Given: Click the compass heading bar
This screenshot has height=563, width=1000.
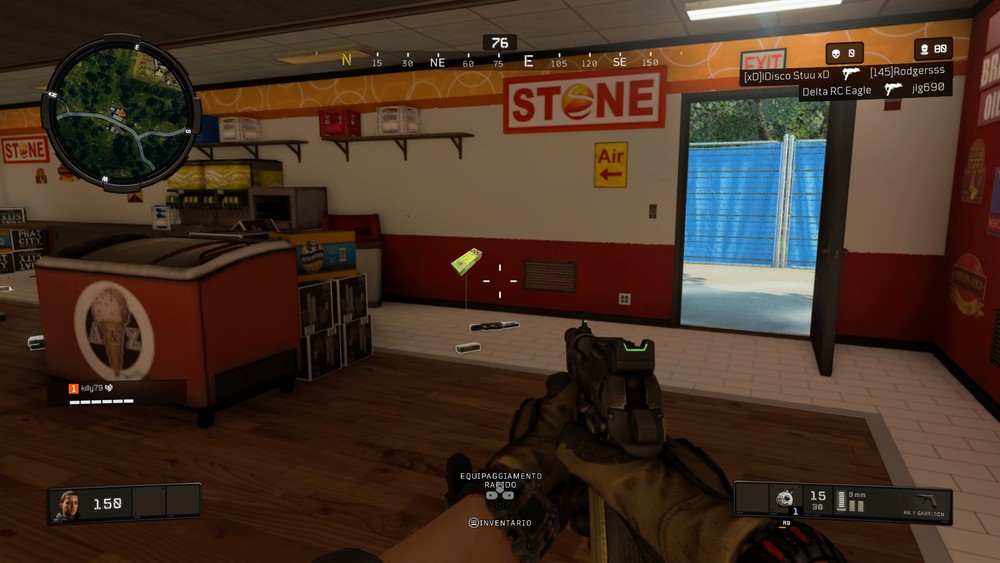Looking at the screenshot, I should coord(500,62).
